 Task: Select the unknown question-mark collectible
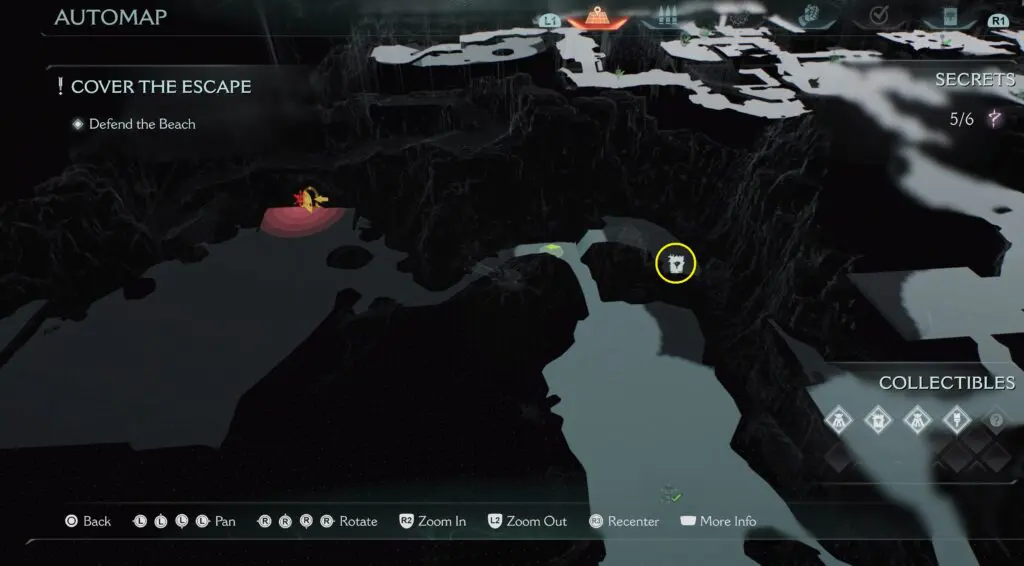995,420
